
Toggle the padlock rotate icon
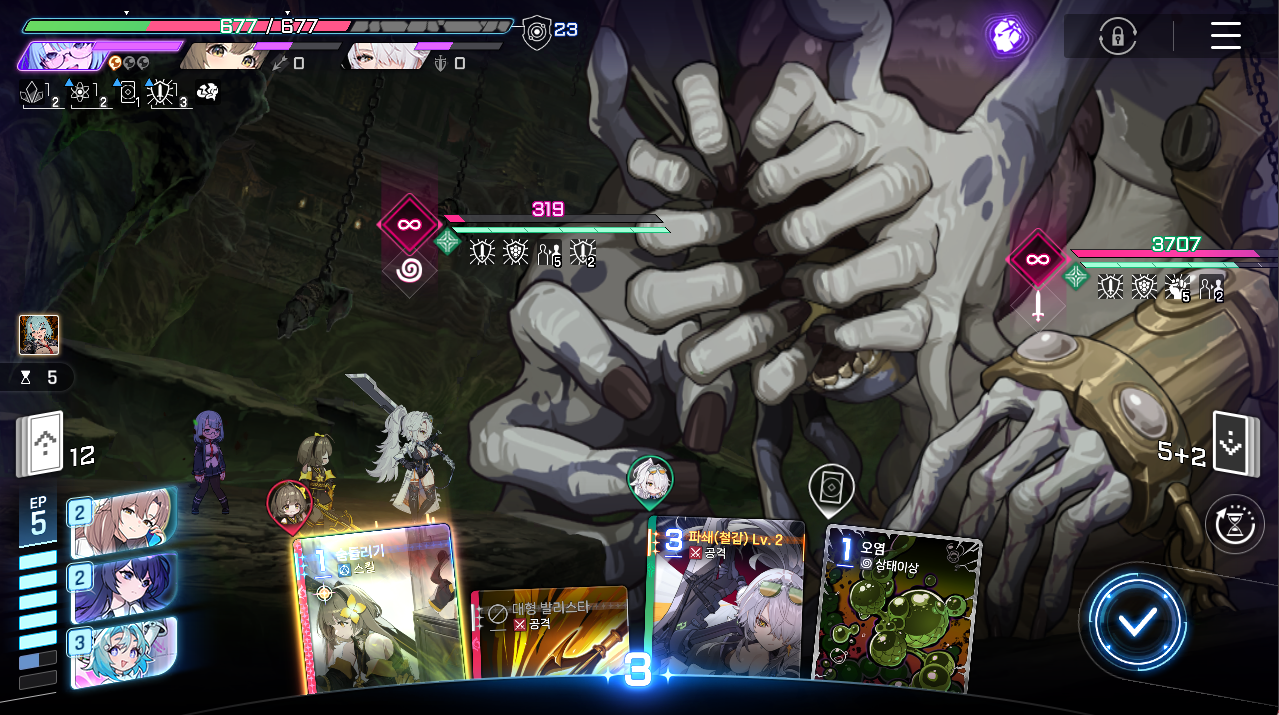(x=1116, y=36)
